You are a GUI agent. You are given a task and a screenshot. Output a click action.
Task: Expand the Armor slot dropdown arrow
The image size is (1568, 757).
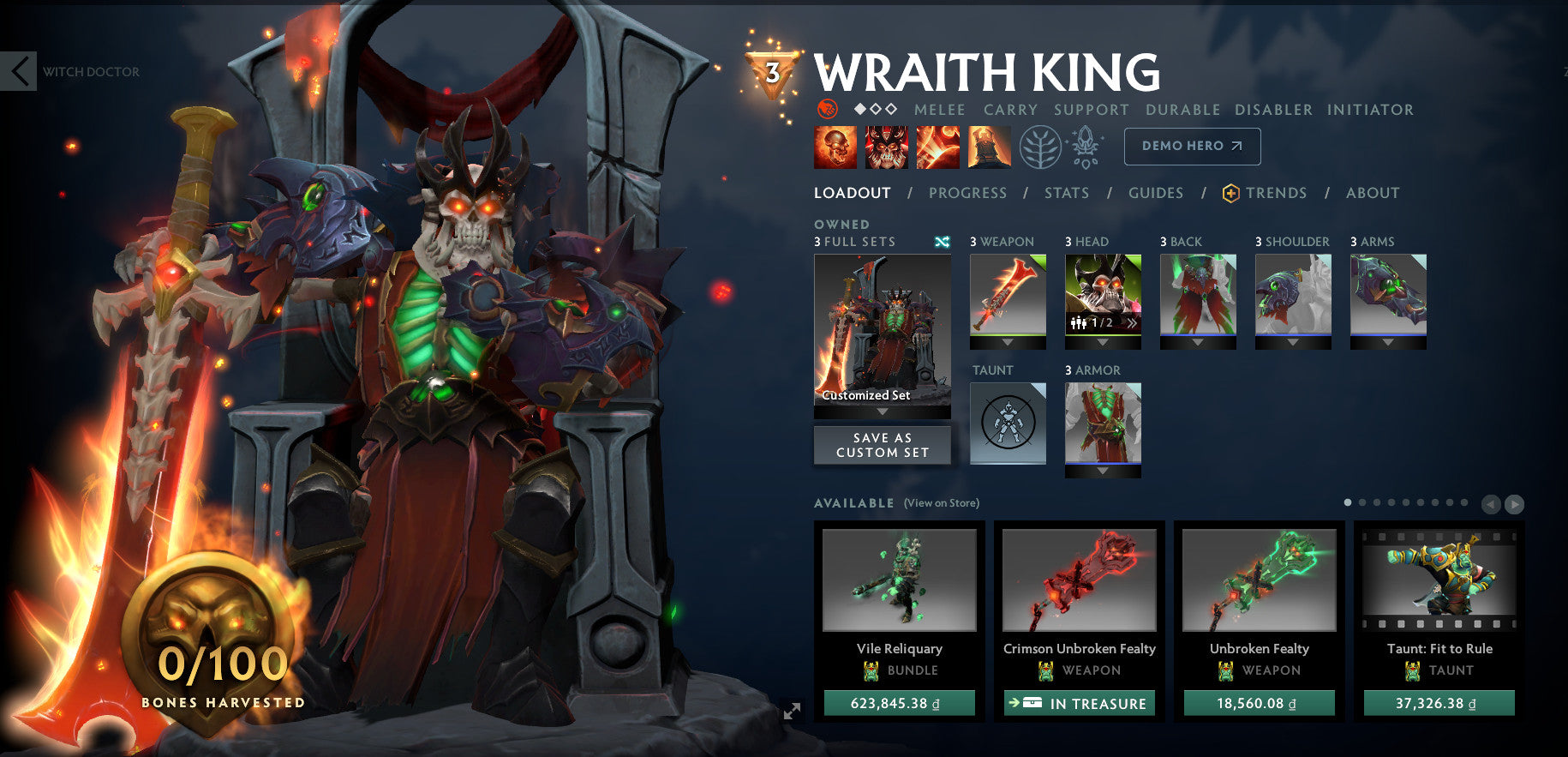(1103, 470)
